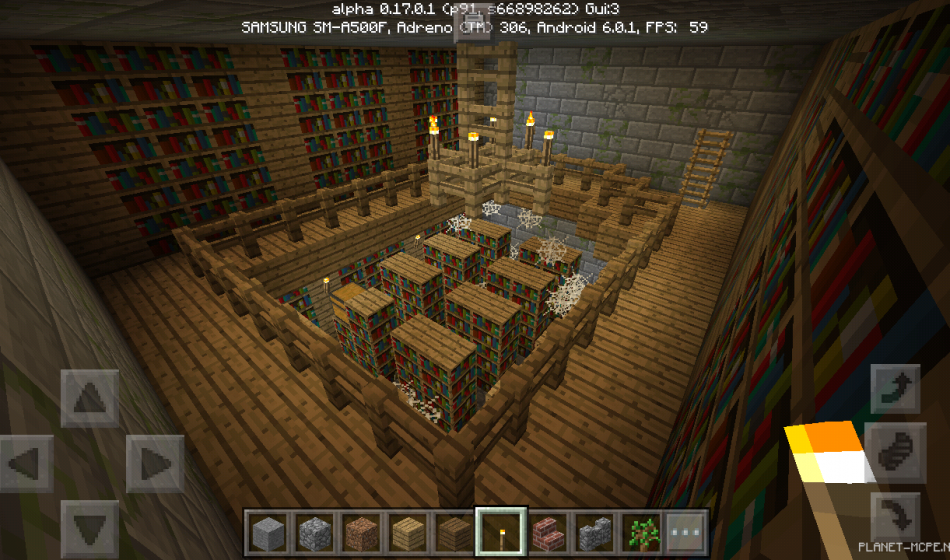Tap the move forward arrow

coord(89,399)
